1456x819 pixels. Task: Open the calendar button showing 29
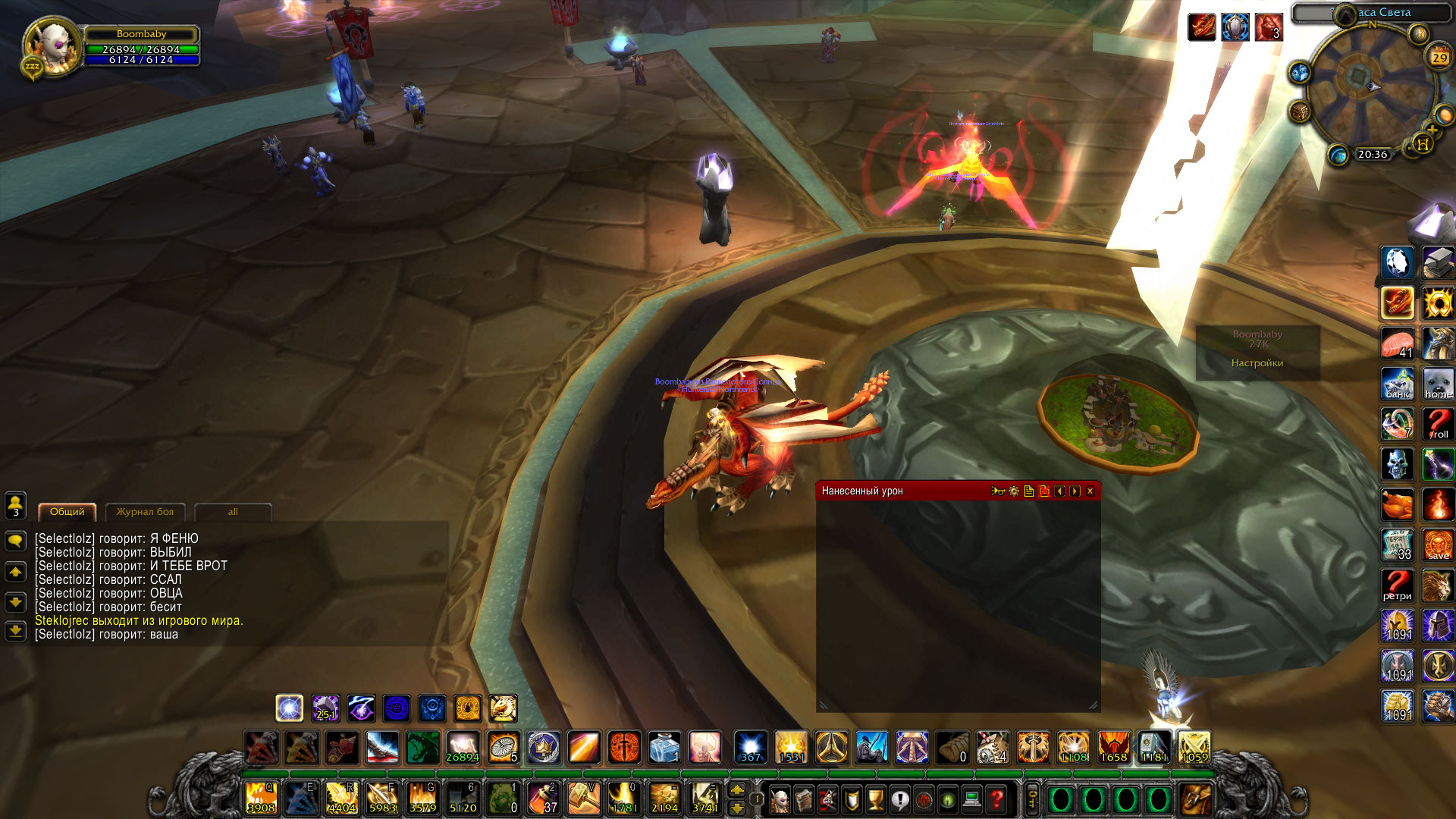tap(1439, 58)
